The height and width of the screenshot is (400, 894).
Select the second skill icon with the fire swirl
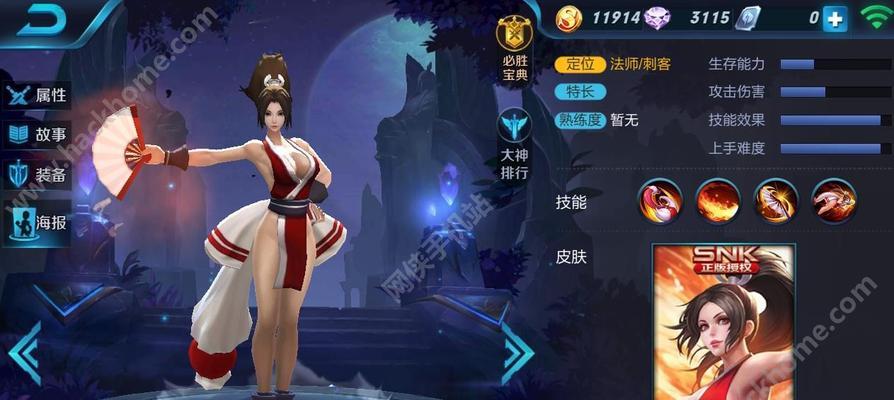click(718, 200)
